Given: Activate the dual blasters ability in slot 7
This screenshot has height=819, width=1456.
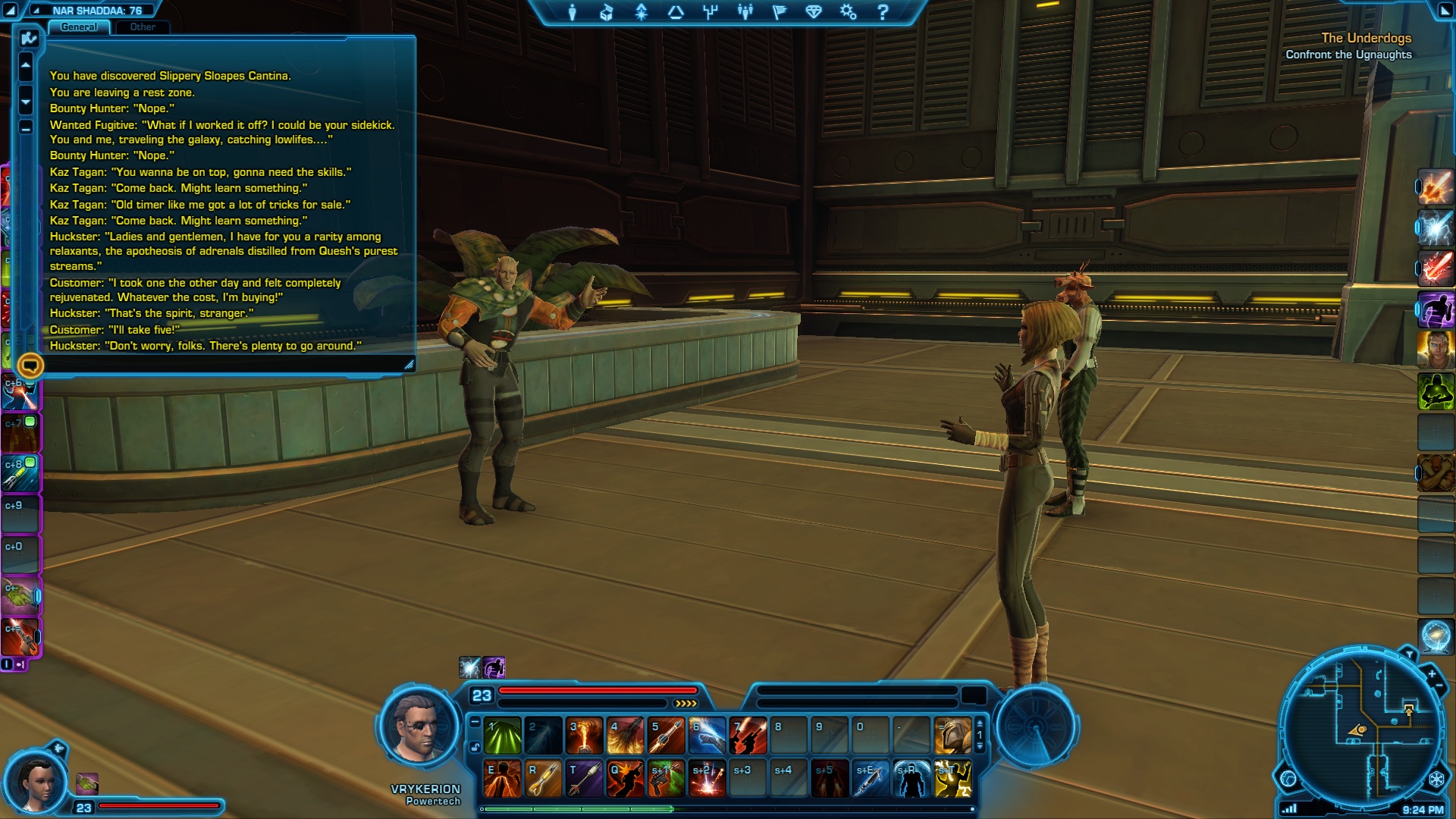Looking at the screenshot, I should click(748, 736).
